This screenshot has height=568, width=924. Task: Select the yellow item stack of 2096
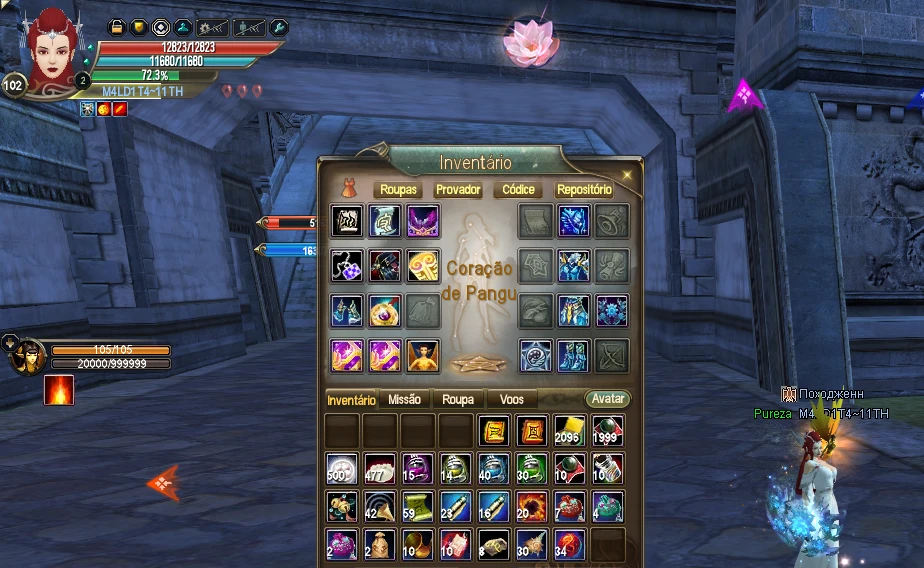[x=570, y=431]
